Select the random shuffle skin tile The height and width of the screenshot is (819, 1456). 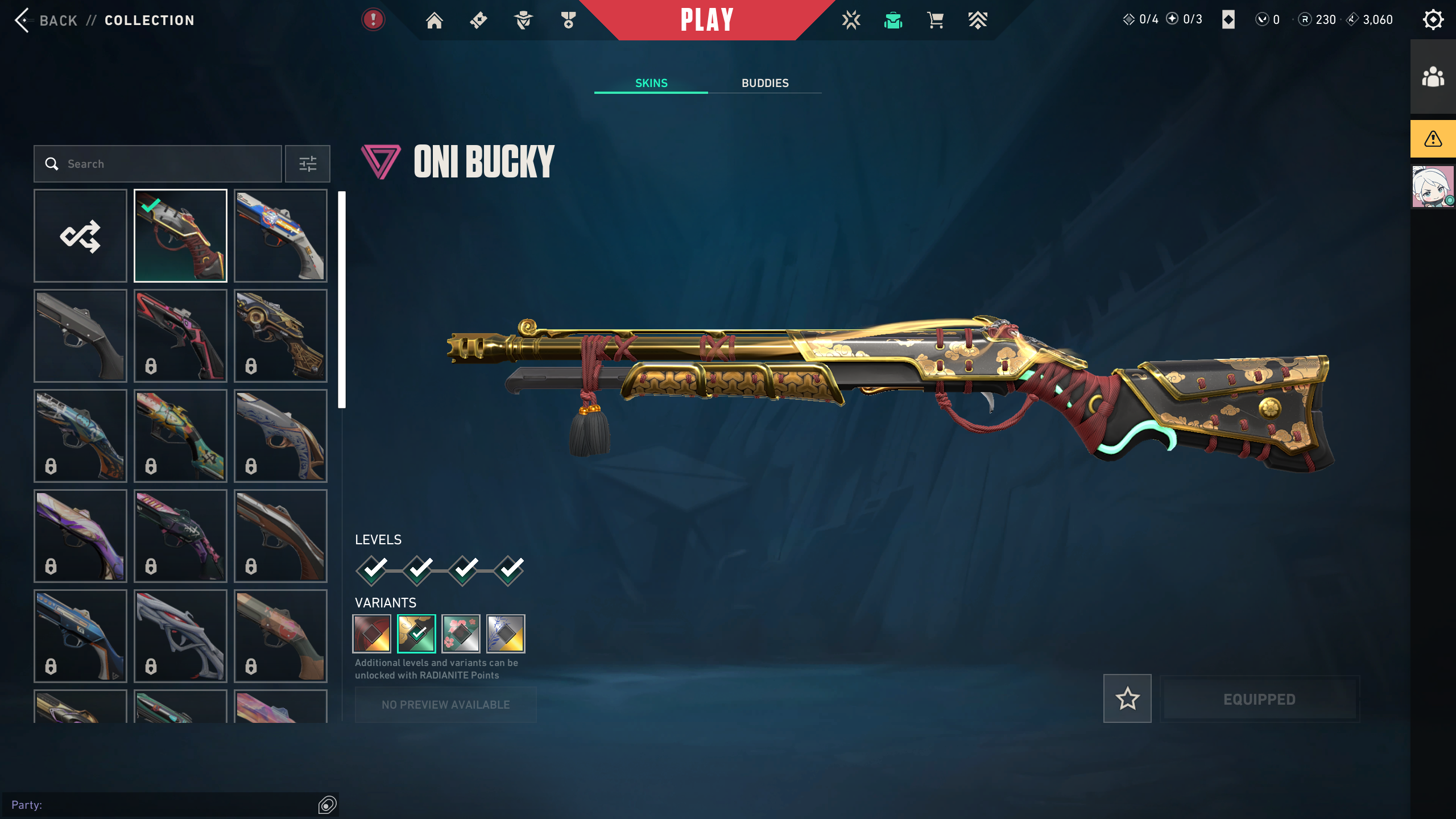pyautogui.click(x=80, y=235)
